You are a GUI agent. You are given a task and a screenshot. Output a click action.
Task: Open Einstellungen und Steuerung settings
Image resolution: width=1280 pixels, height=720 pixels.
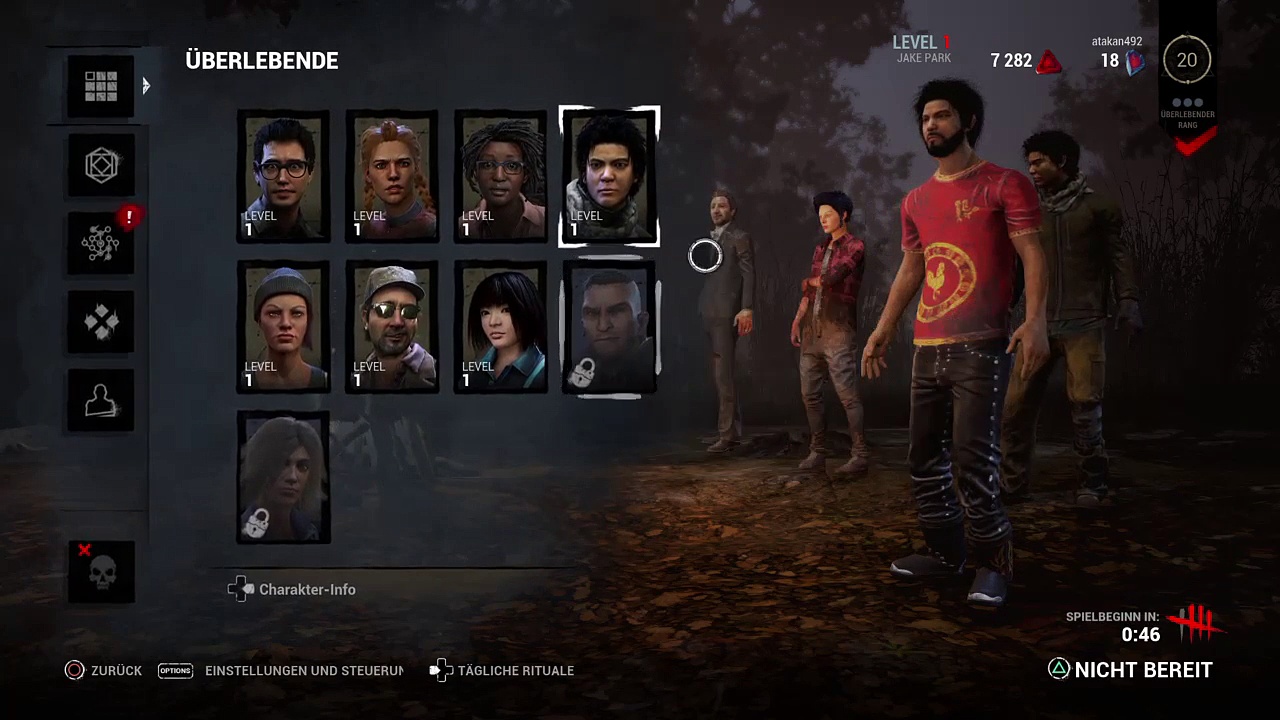click(281, 671)
